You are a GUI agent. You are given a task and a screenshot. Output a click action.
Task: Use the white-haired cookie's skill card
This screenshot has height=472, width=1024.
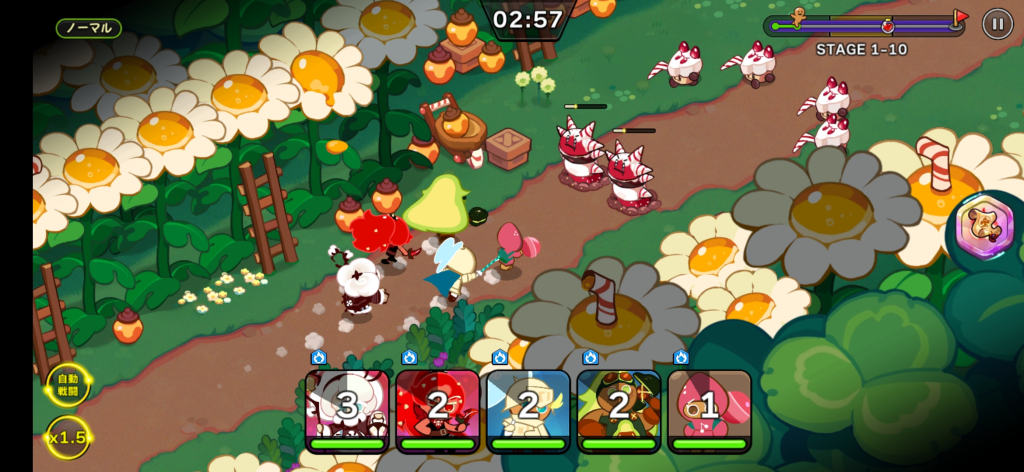tap(347, 409)
